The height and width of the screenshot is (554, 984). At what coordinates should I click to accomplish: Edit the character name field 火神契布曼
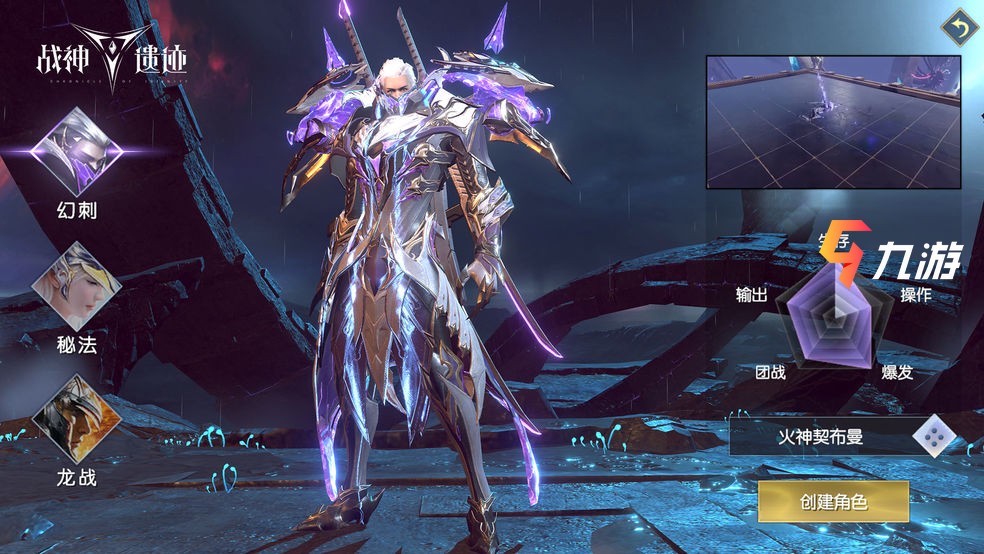click(x=820, y=436)
